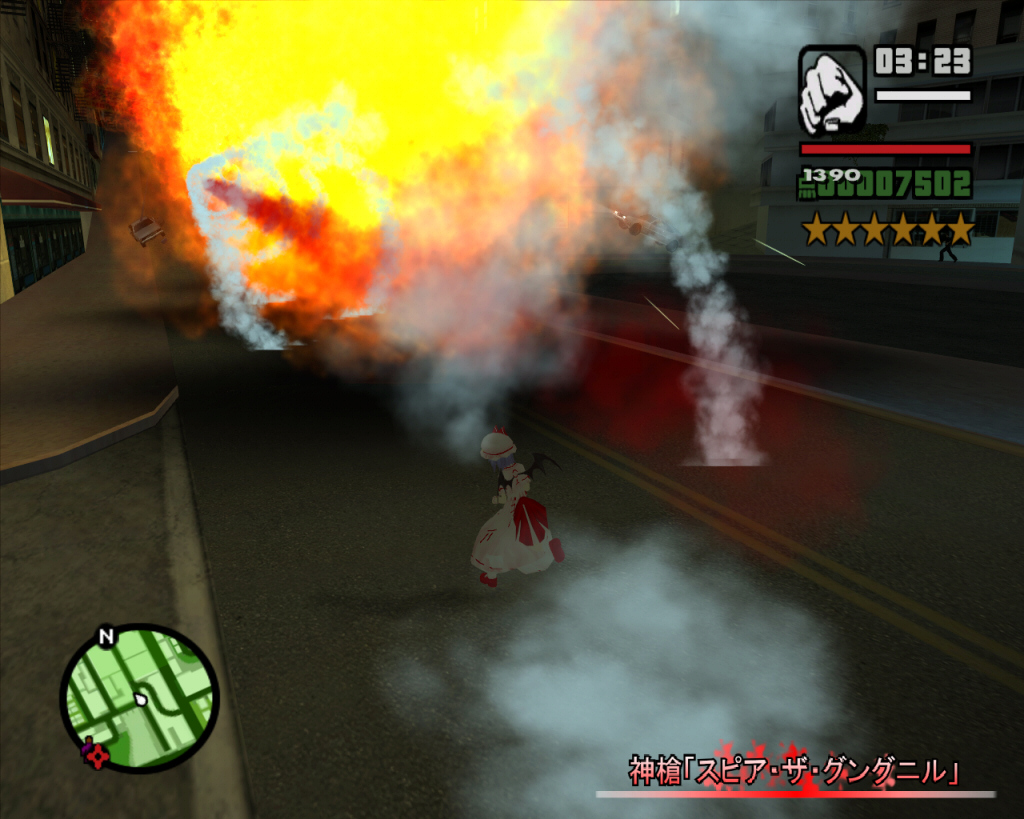
Task: Click the red marker on the radar edge
Action: pos(95,753)
